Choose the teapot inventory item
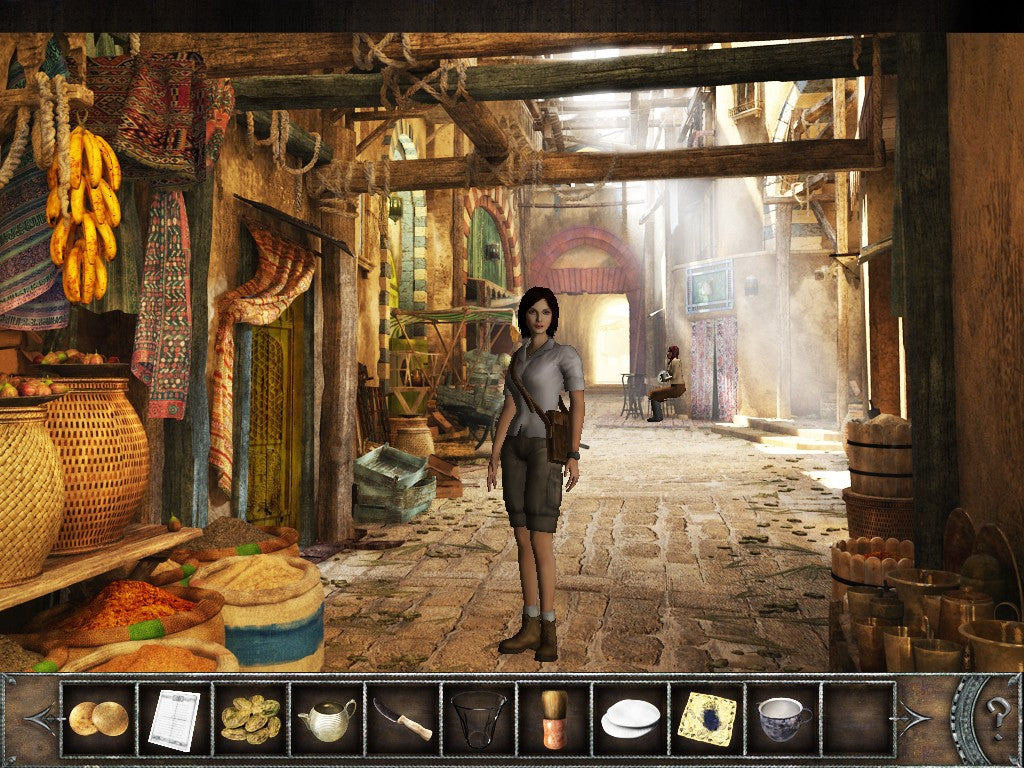The image size is (1024, 768). [x=327, y=718]
